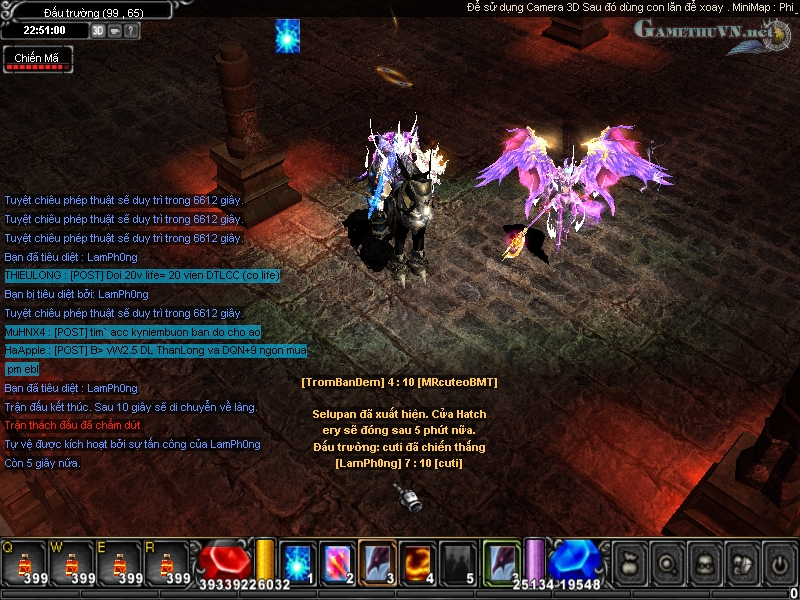
Task: Open the power system menu button
Action: coord(779,563)
